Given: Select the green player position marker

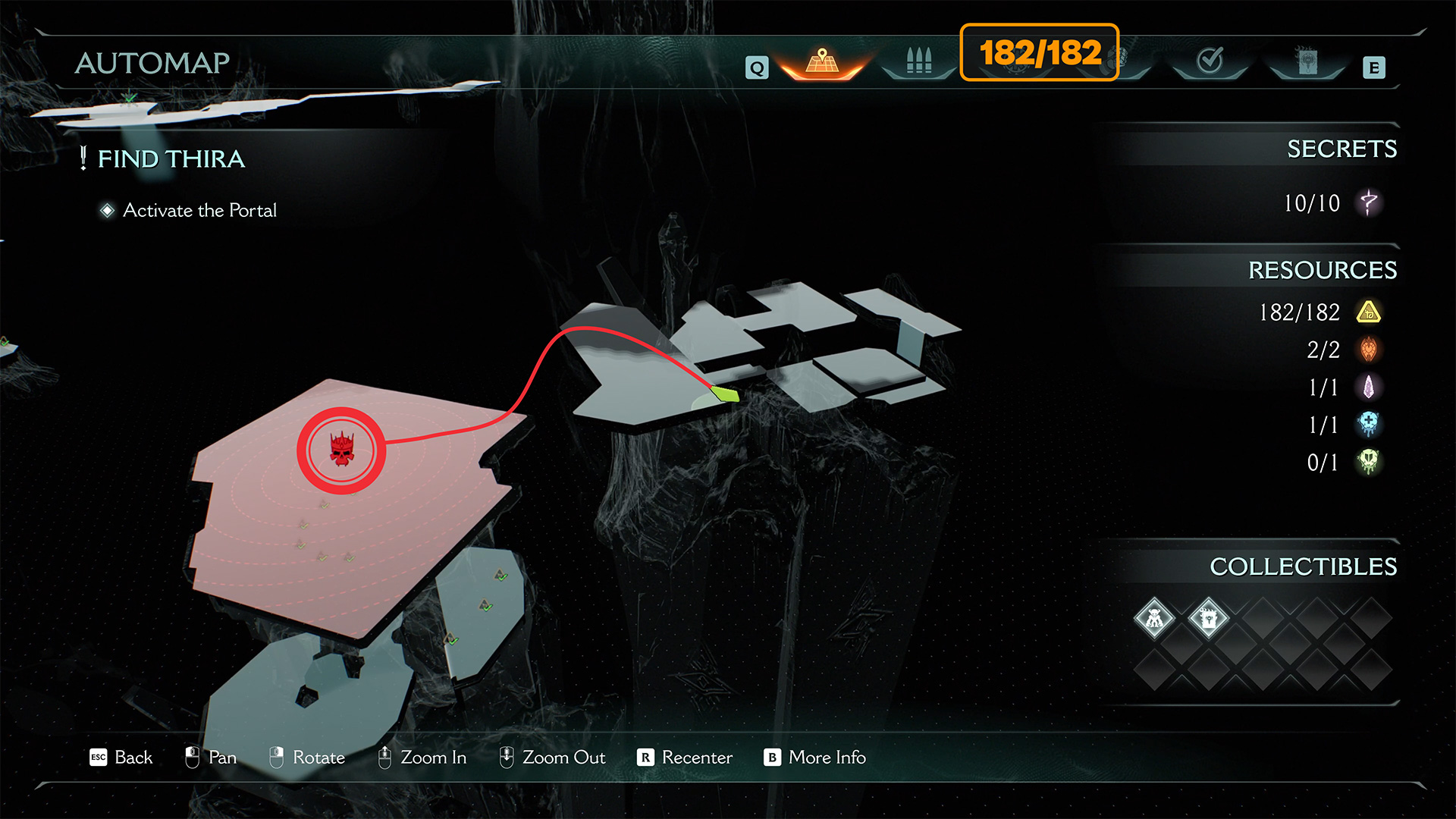Looking at the screenshot, I should (724, 393).
